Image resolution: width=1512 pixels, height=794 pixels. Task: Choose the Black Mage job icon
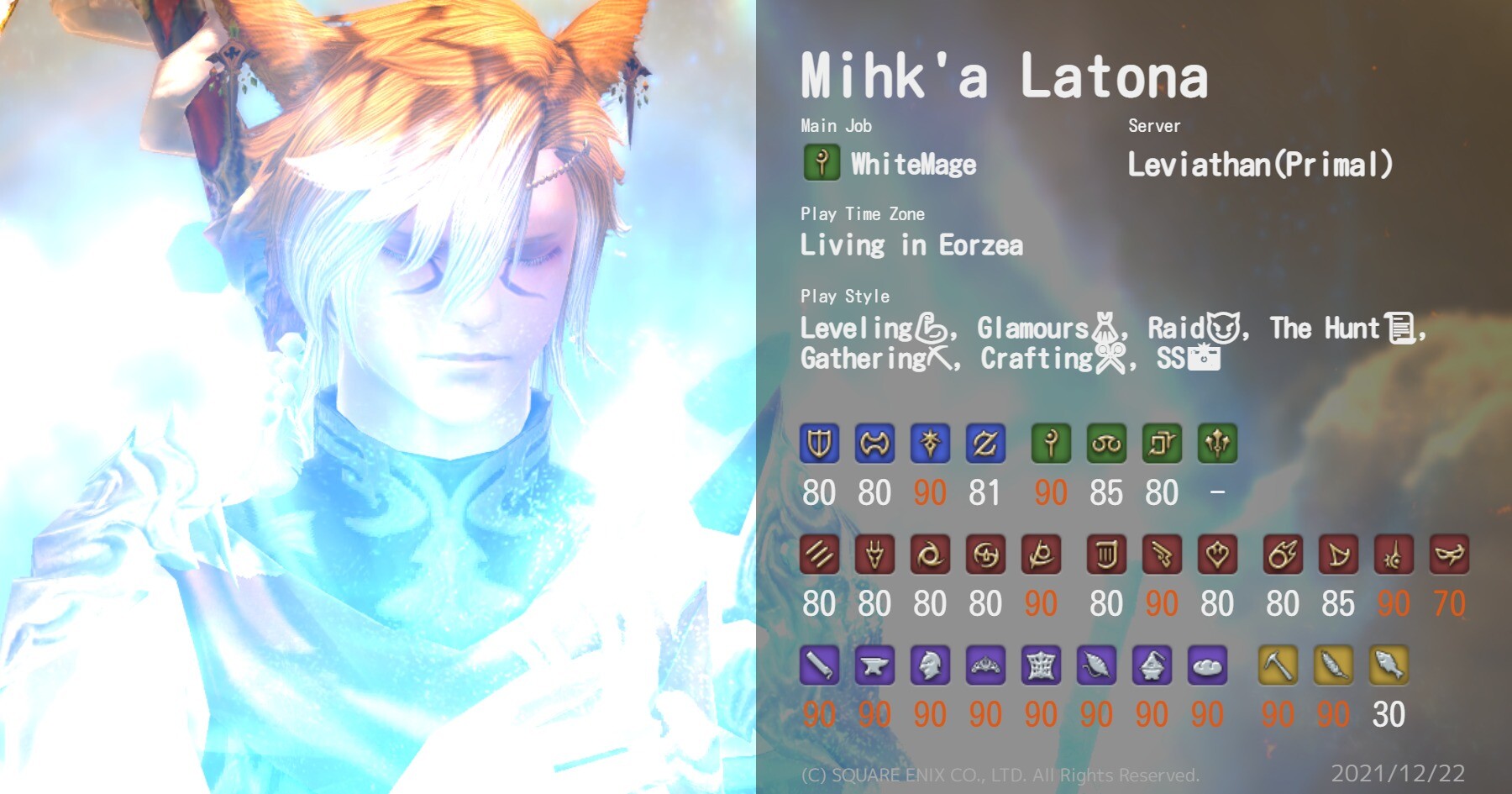pyautogui.click(x=1283, y=555)
